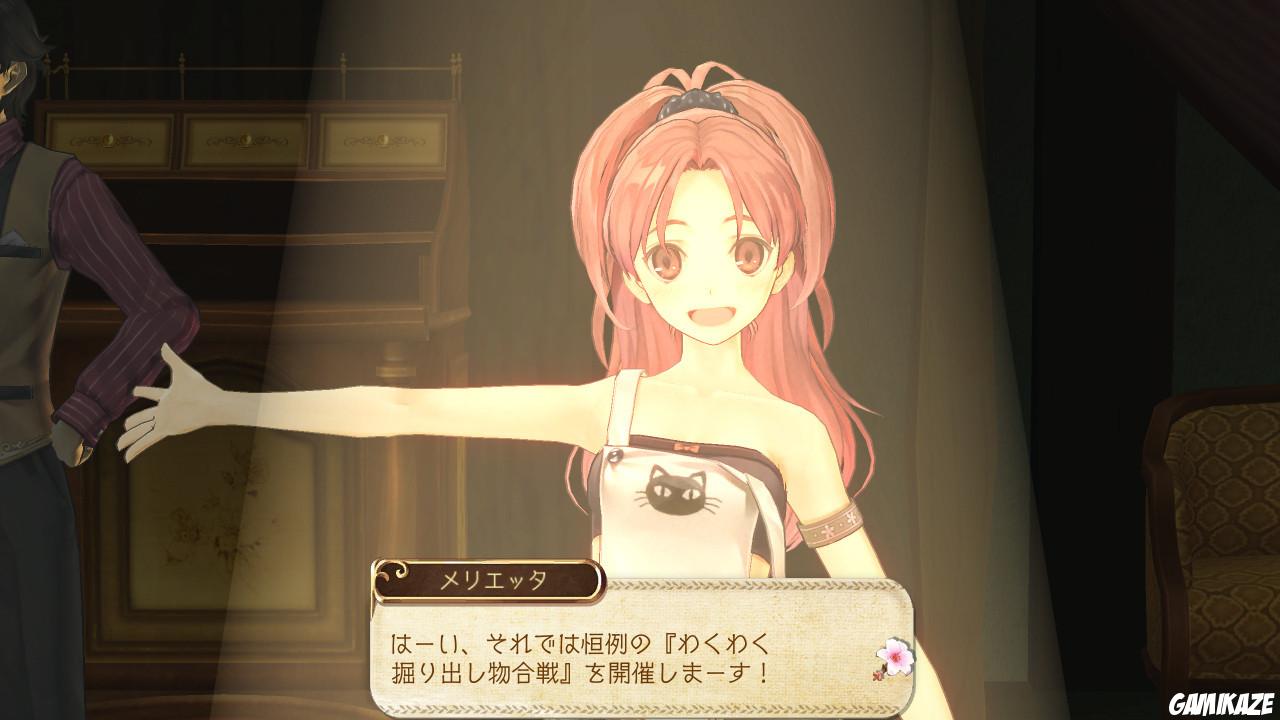Viewport: 1280px width, 720px height.
Task: Select the メリエッタ name plate
Action: [486, 576]
